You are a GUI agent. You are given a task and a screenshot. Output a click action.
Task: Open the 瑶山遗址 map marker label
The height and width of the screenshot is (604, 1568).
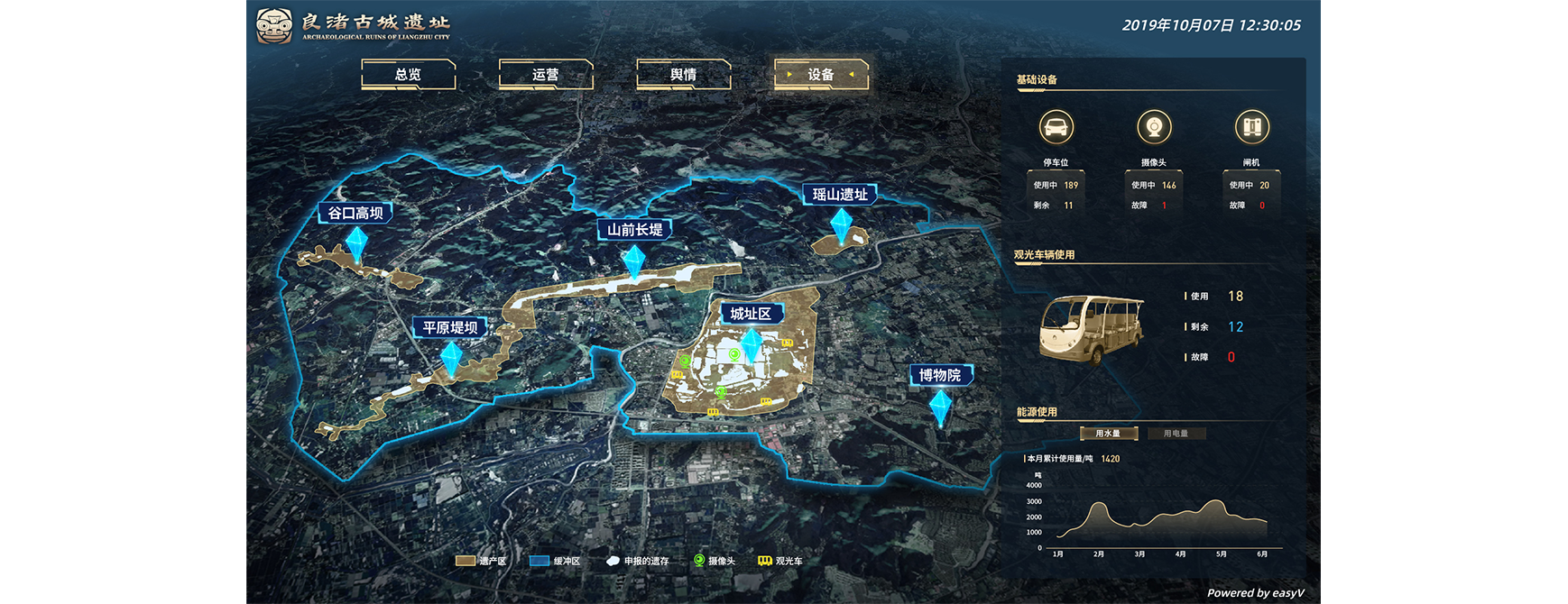pyautogui.click(x=840, y=195)
